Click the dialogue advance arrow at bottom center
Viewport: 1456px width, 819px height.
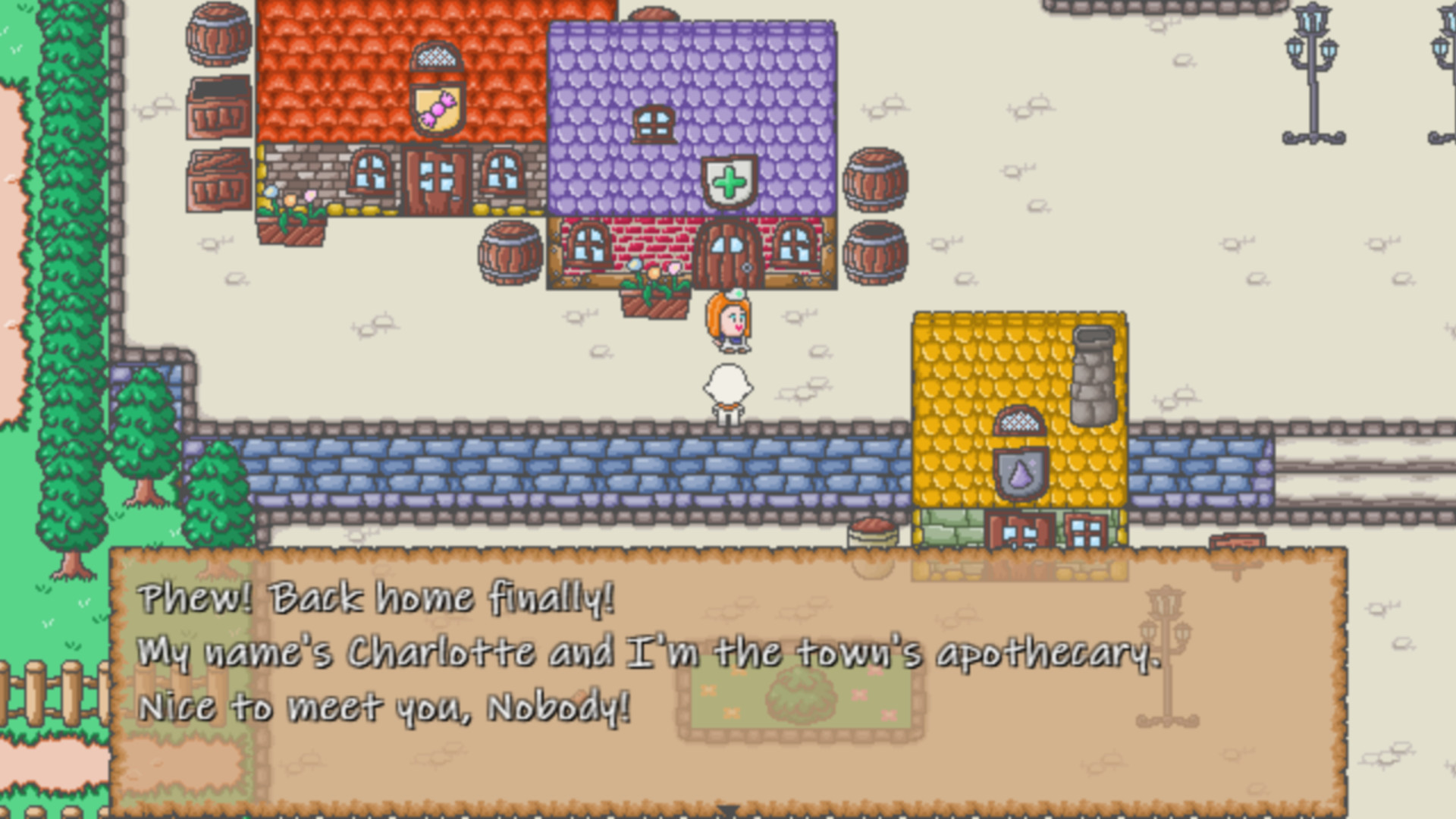point(728,810)
